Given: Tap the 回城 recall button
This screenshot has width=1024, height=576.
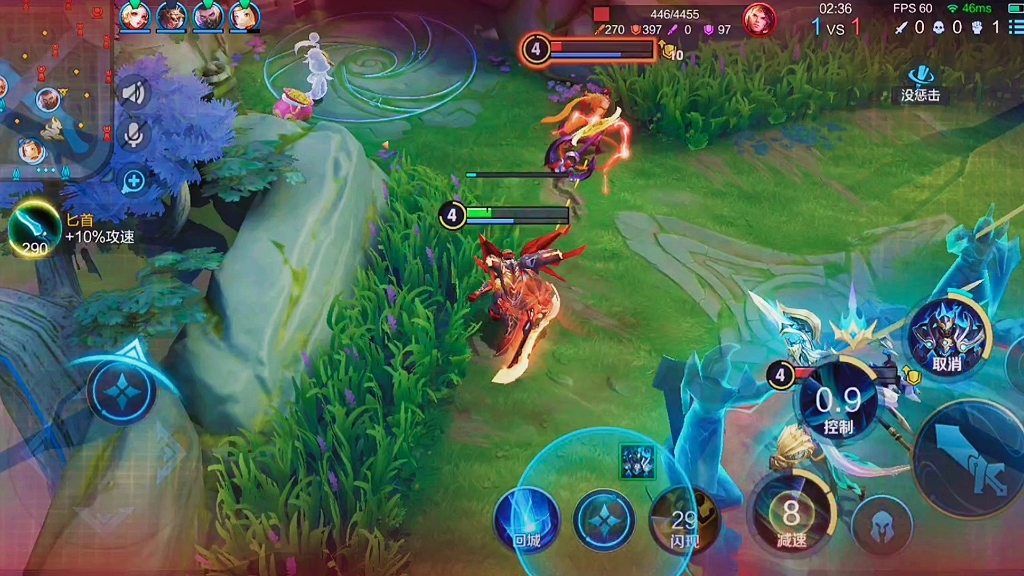Looking at the screenshot, I should 526,519.
